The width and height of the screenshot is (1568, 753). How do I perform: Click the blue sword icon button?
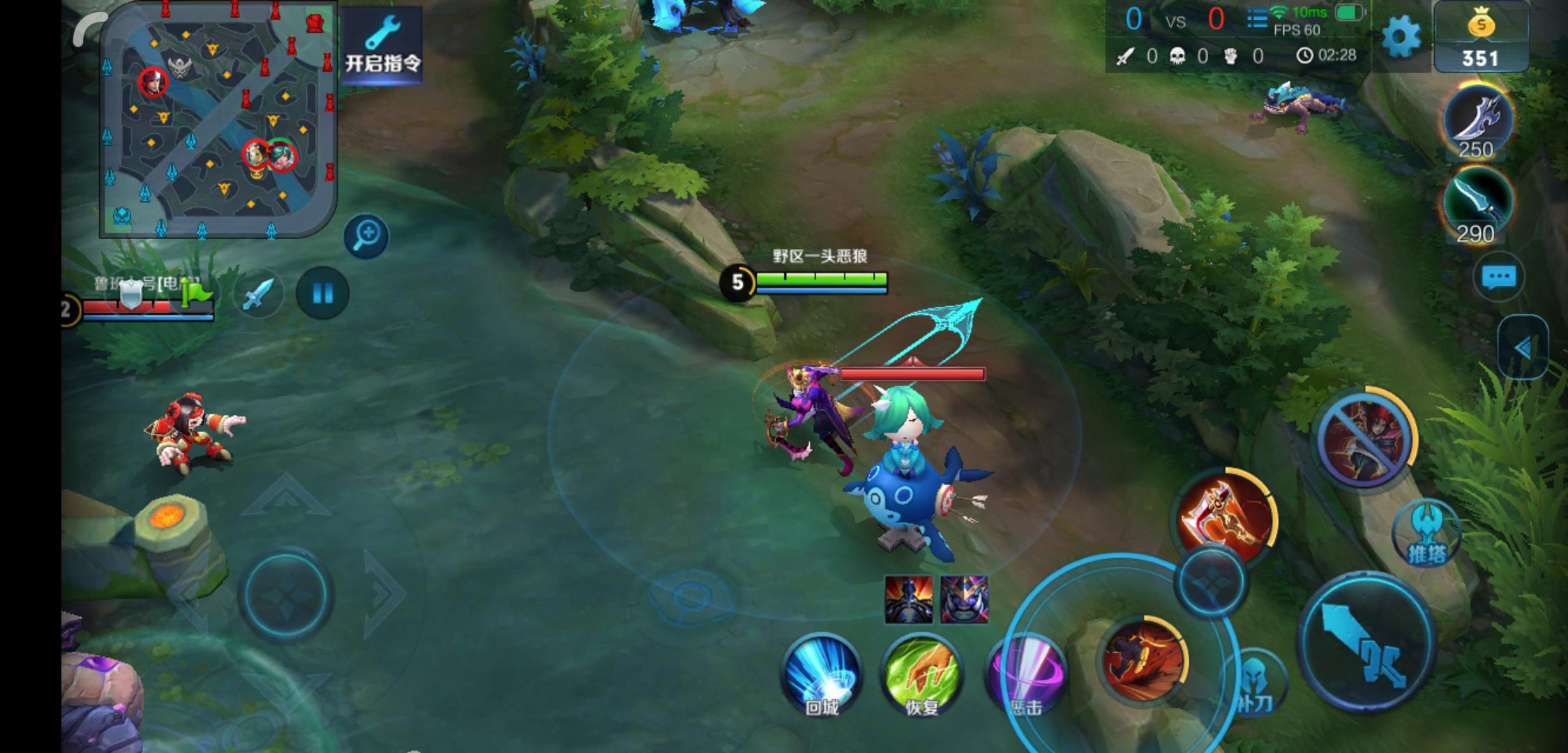pos(258,294)
